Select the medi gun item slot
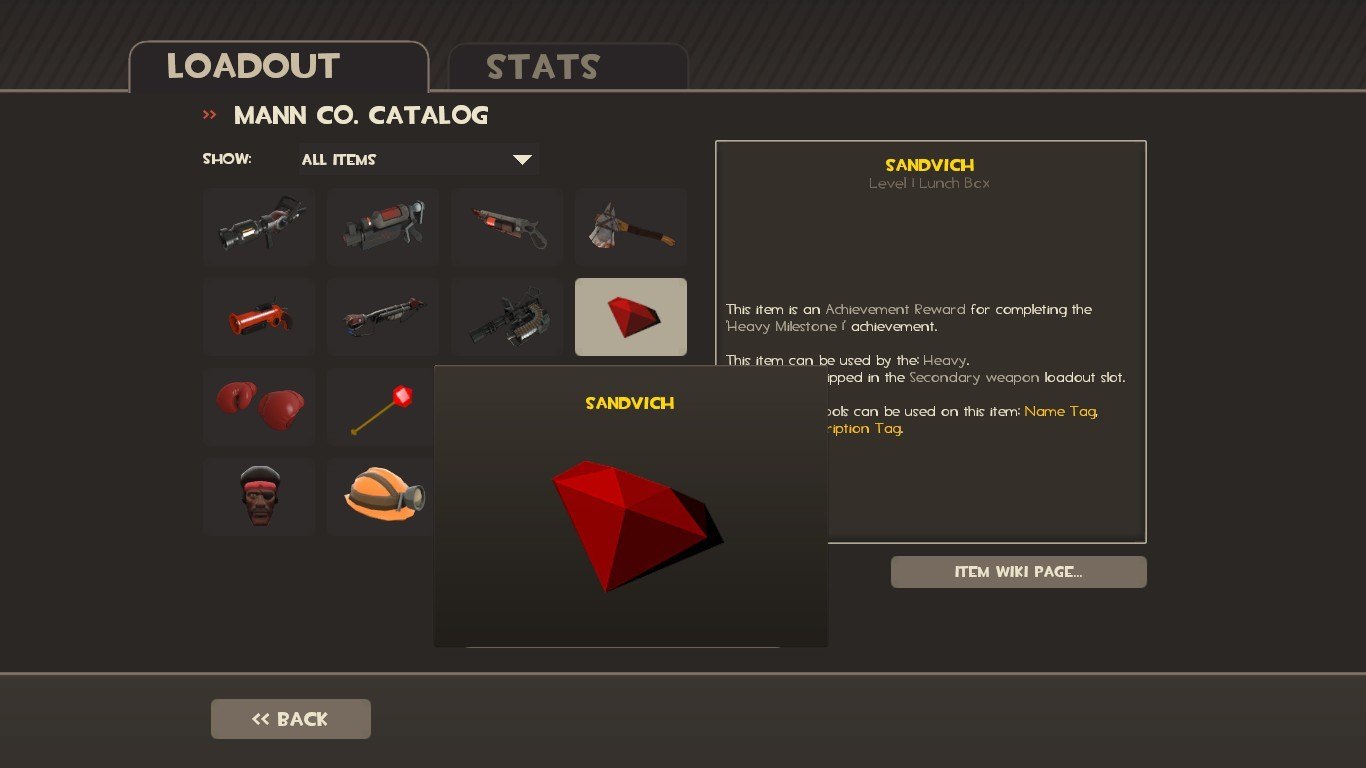 pyautogui.click(x=259, y=227)
